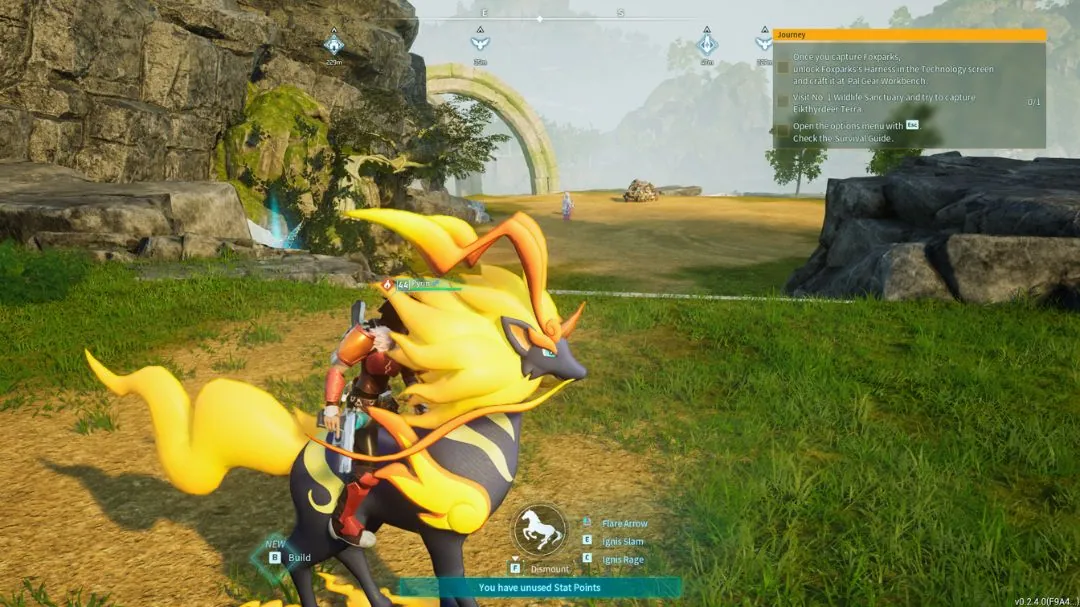Activate the Ignis Slam skill
Screen dimensions: 1080x607
click(623, 541)
